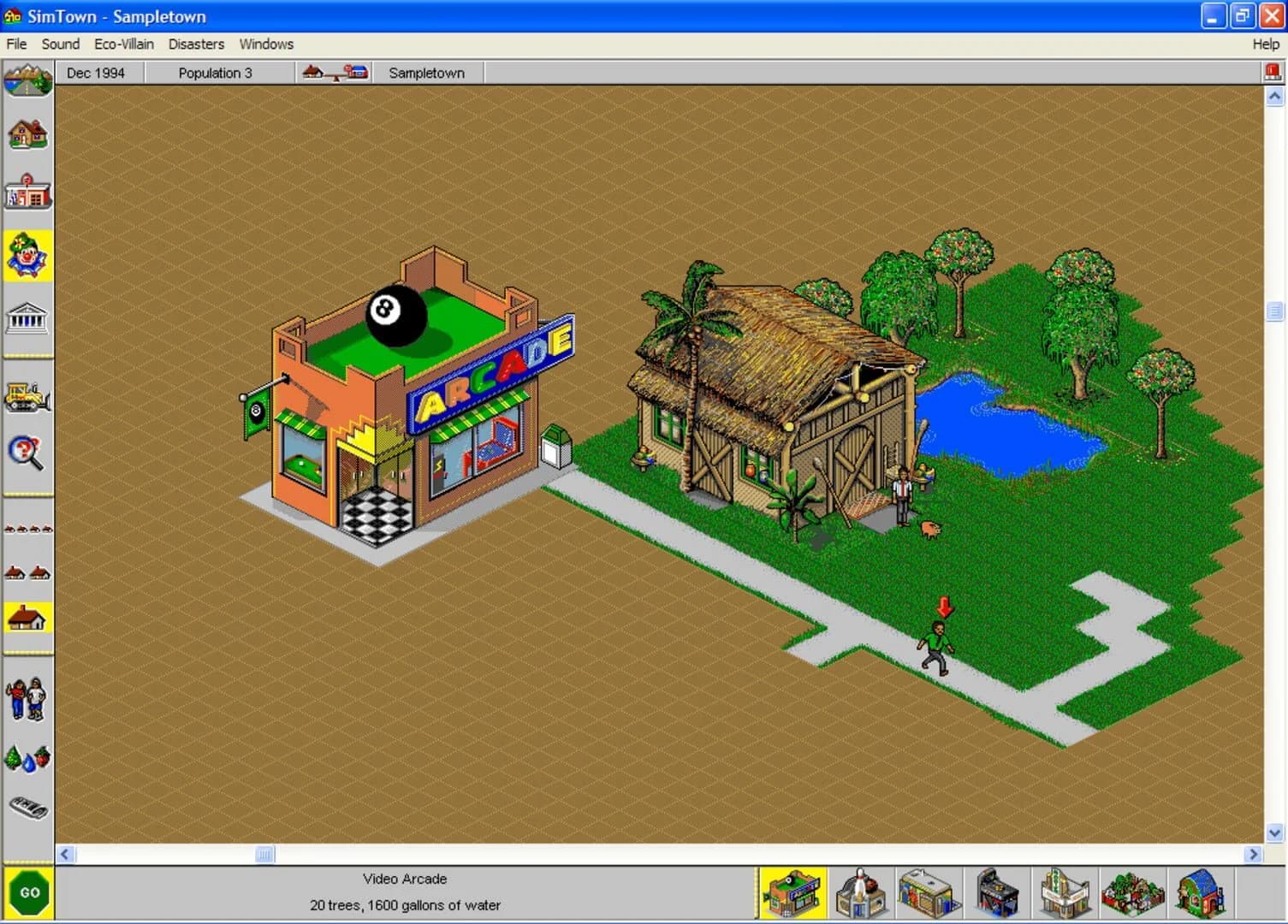Open the Help menu
1288x924 pixels.
coord(1265,44)
